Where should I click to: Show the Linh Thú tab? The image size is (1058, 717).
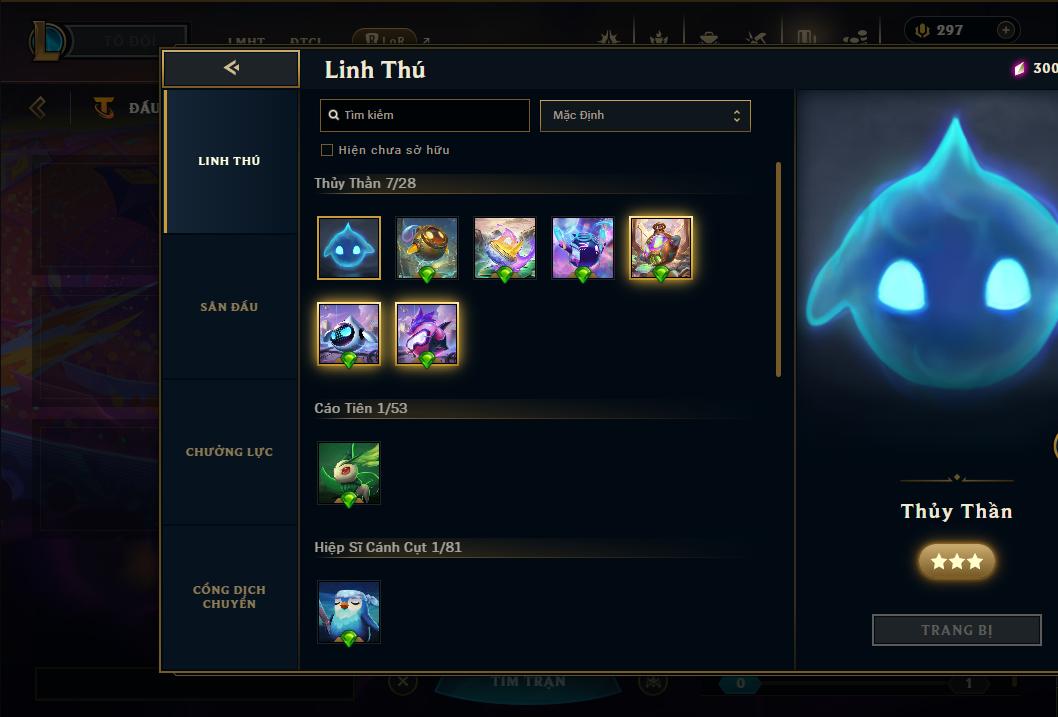pos(229,161)
